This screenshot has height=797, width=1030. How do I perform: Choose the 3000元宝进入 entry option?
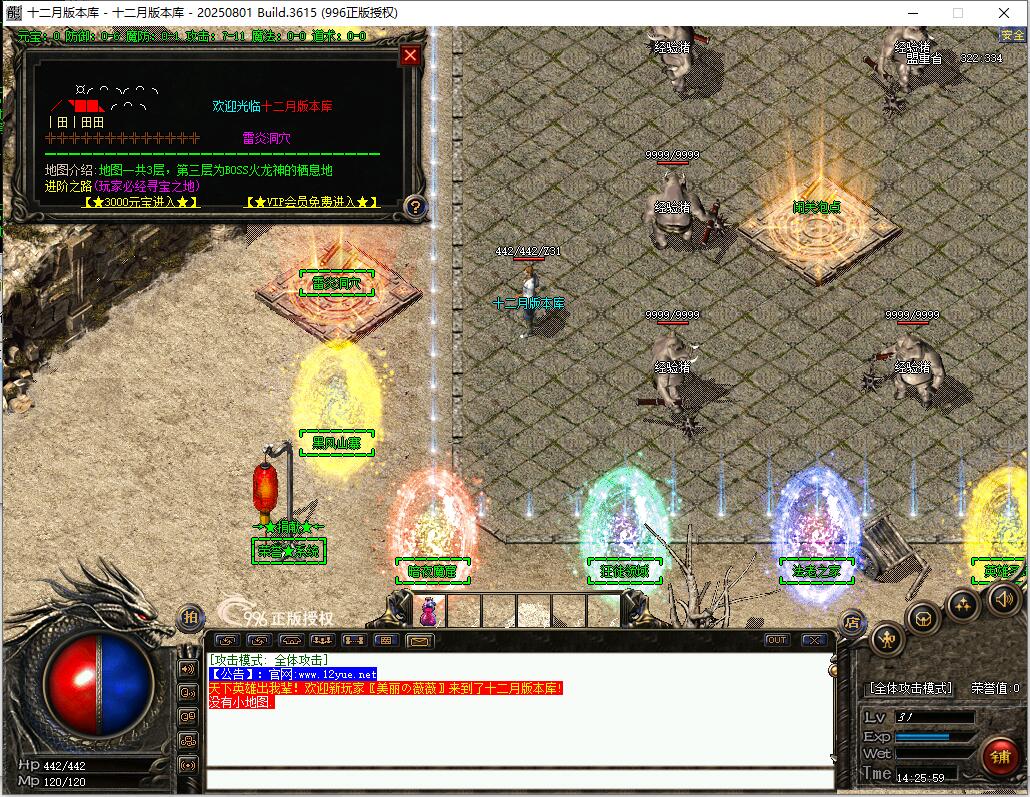140,202
